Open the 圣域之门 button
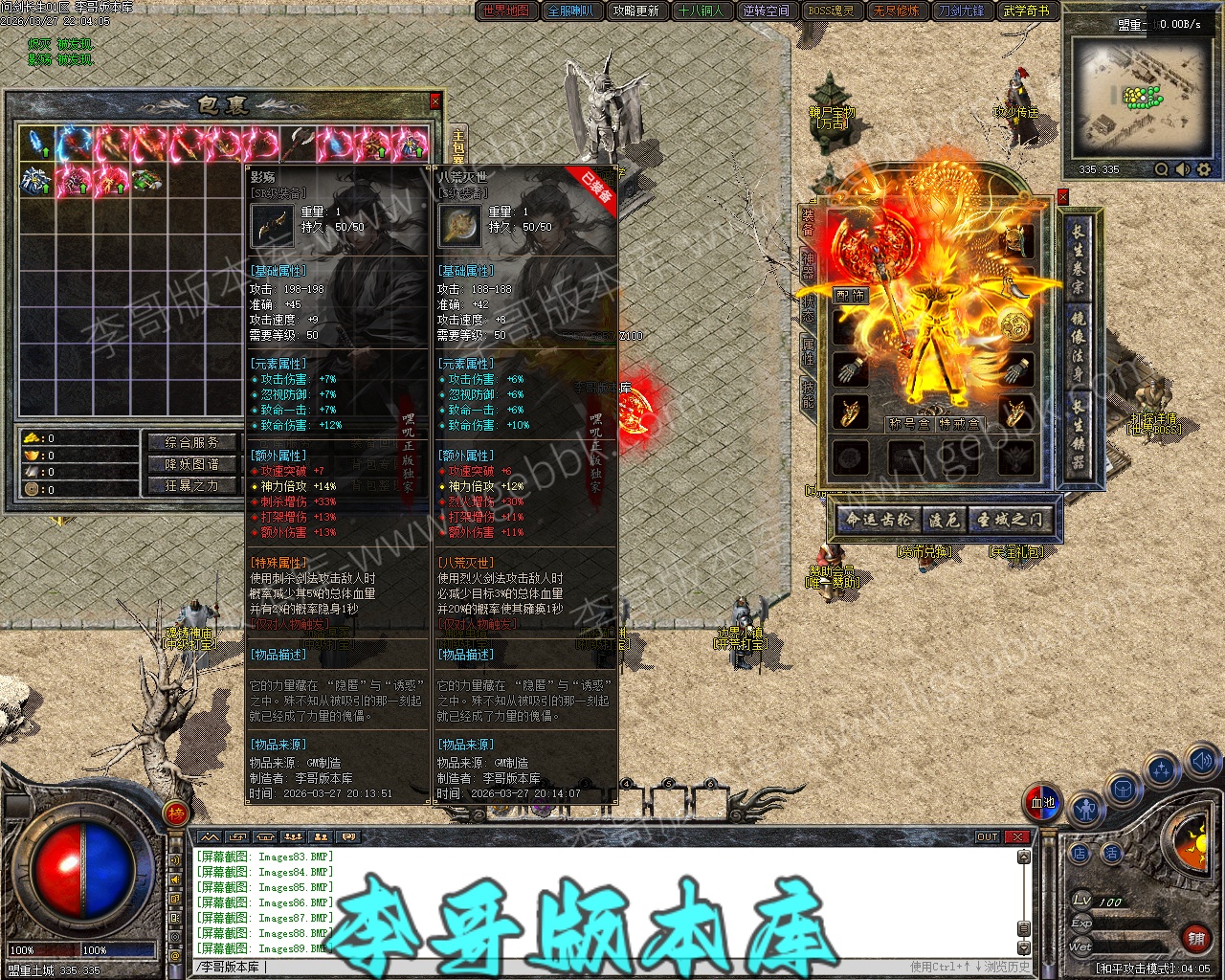This screenshot has height=980, width=1225. [x=1010, y=520]
